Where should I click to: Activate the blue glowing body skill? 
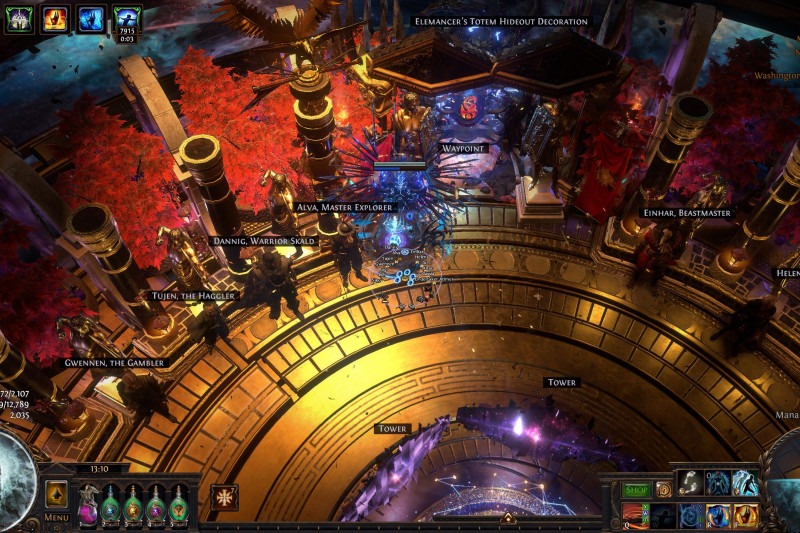pyautogui.click(x=717, y=484)
